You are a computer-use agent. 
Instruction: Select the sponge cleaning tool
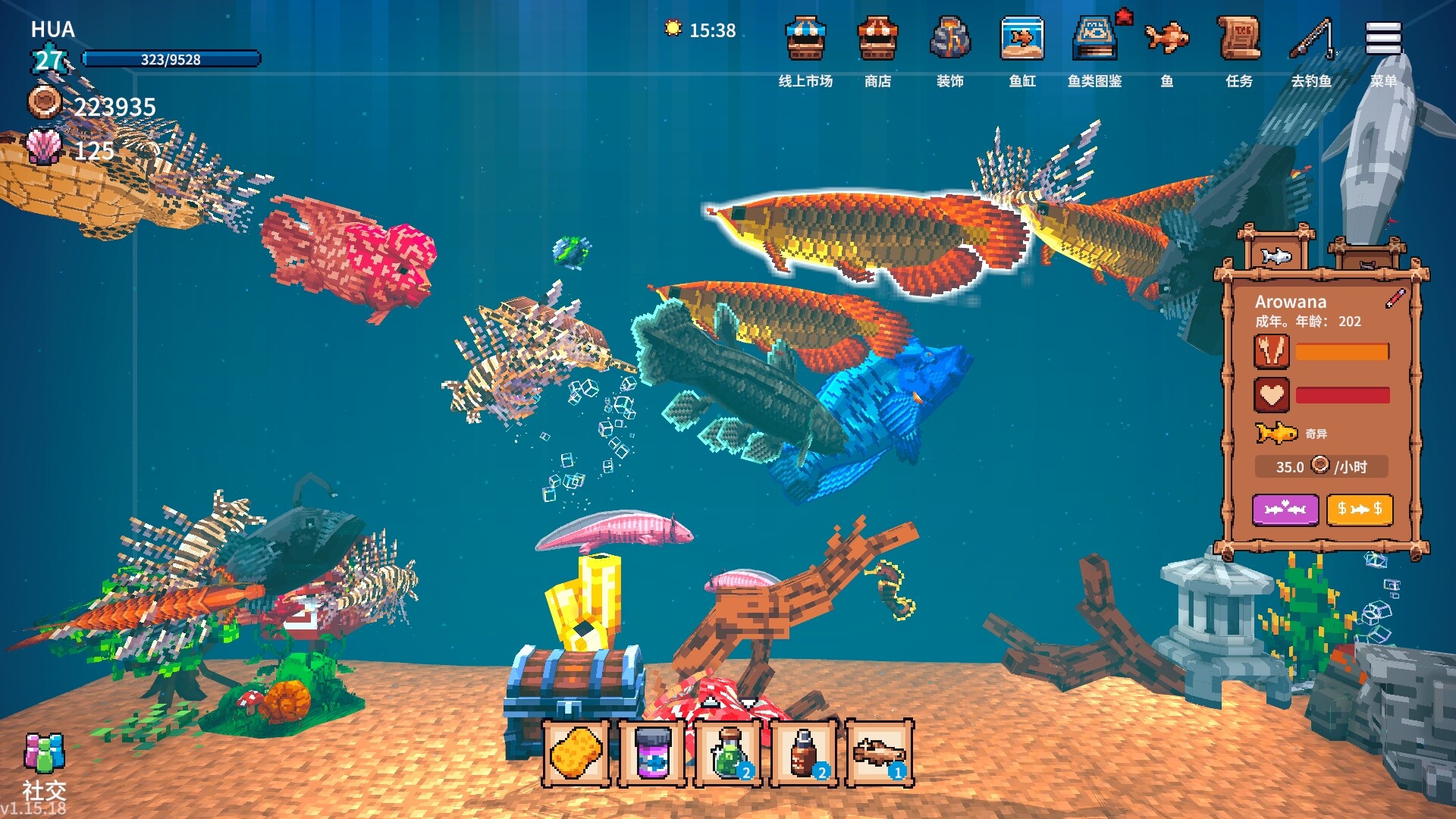pyautogui.click(x=576, y=755)
